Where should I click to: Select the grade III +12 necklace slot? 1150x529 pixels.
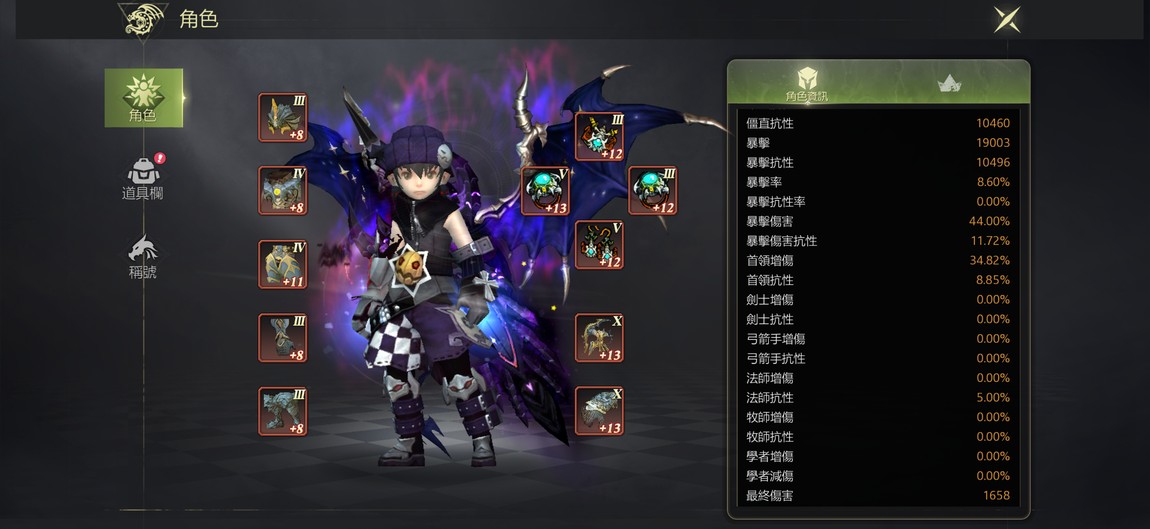600,136
